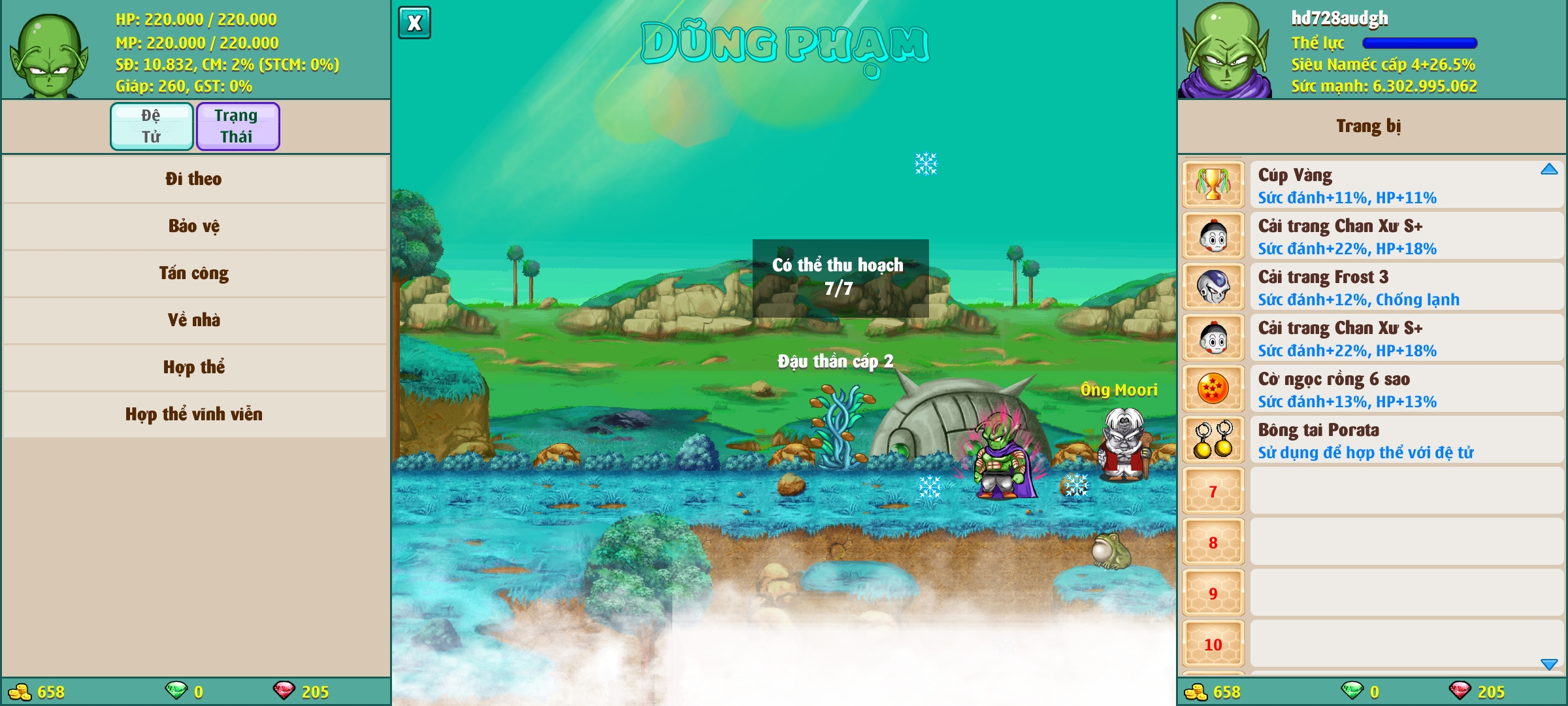Close the panel with the X button
1568x706 pixels.
pos(414,24)
